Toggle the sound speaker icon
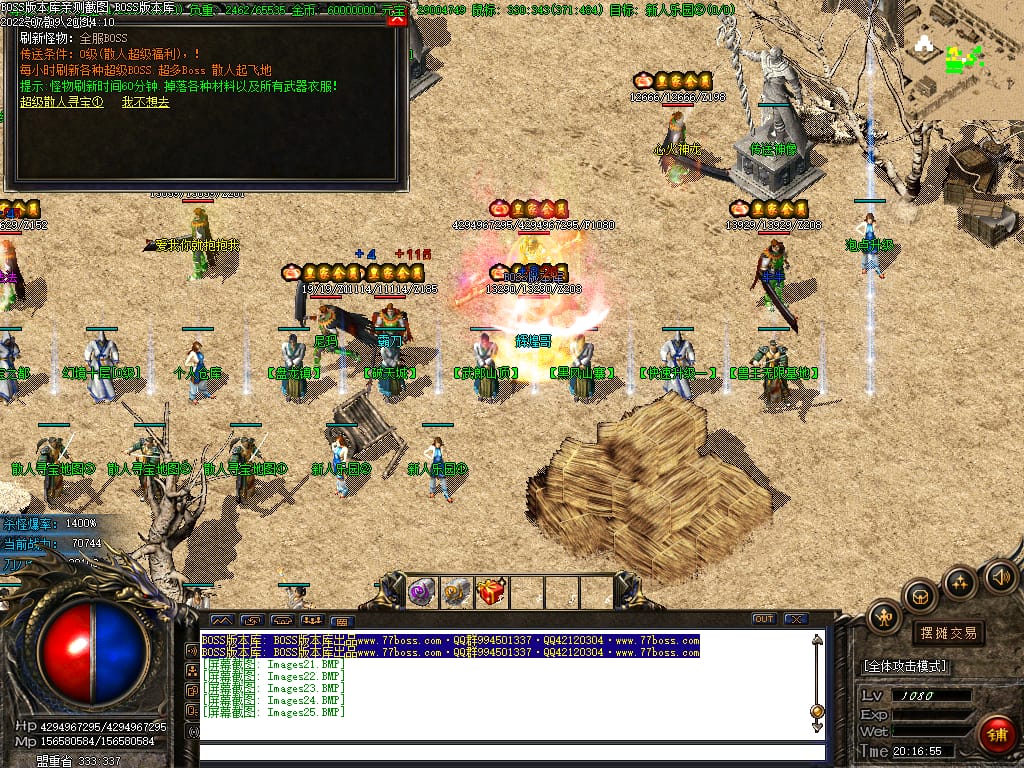The height and width of the screenshot is (768, 1024). (x=999, y=576)
